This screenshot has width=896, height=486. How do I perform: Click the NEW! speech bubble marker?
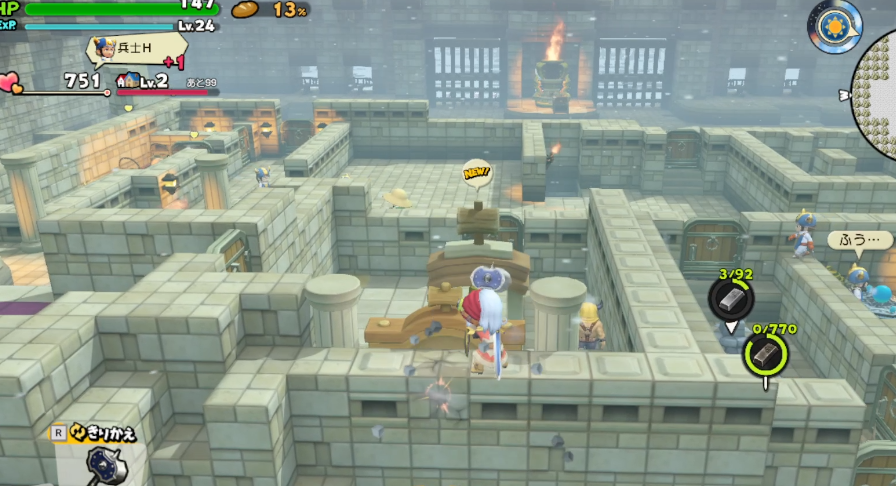click(x=477, y=174)
